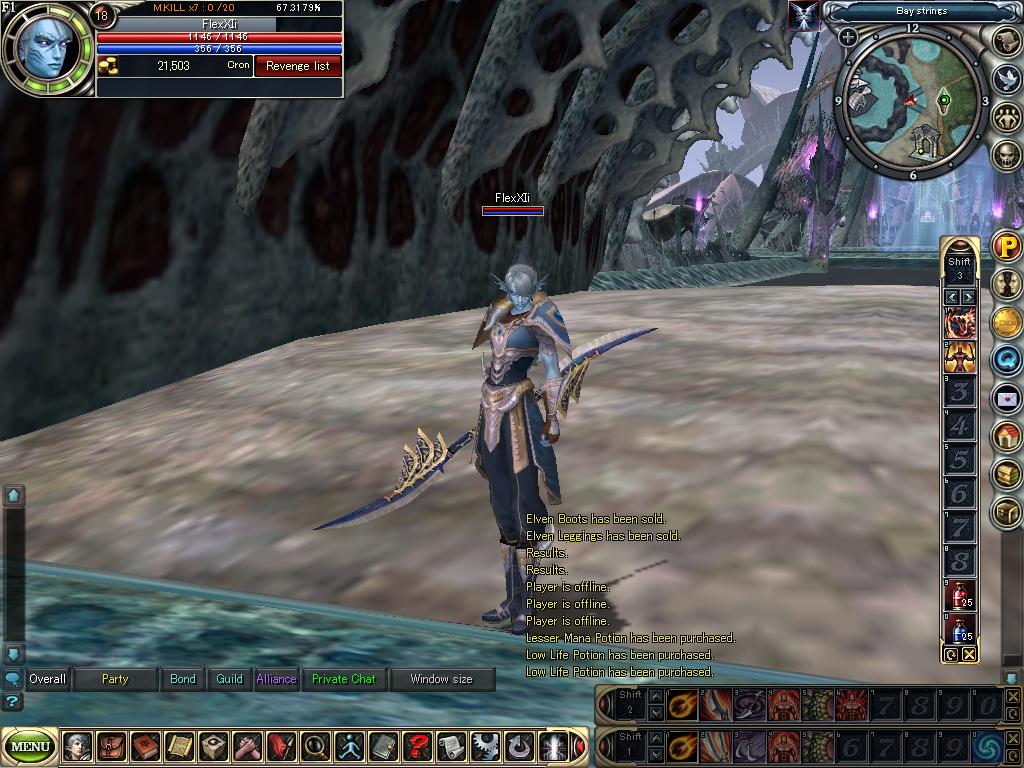Click the Window size button
Screen dimensions: 1024x768
tap(442, 679)
